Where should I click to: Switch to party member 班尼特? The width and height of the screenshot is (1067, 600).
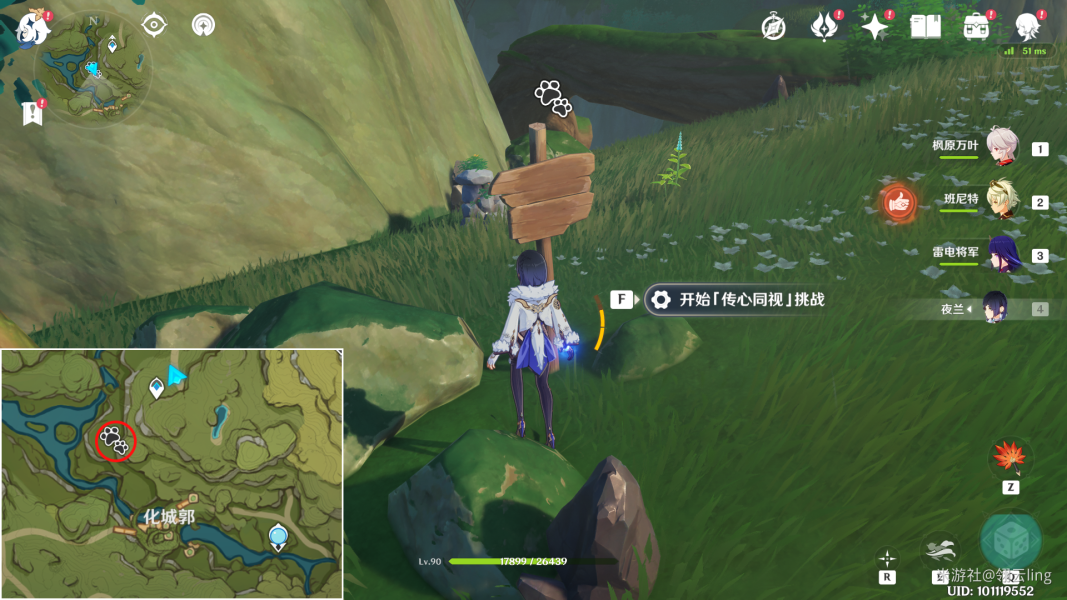point(1002,201)
